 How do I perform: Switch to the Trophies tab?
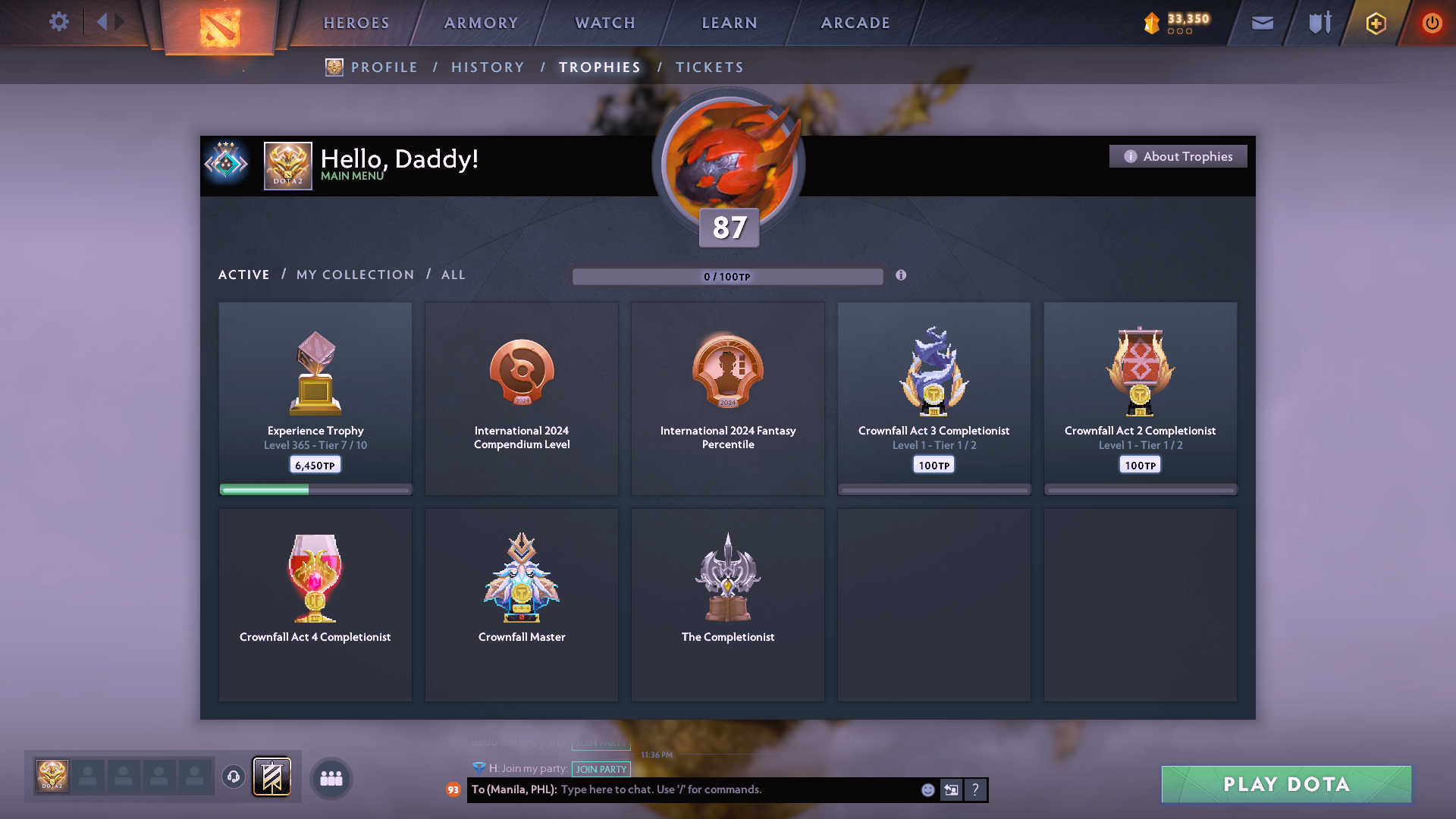click(x=599, y=67)
